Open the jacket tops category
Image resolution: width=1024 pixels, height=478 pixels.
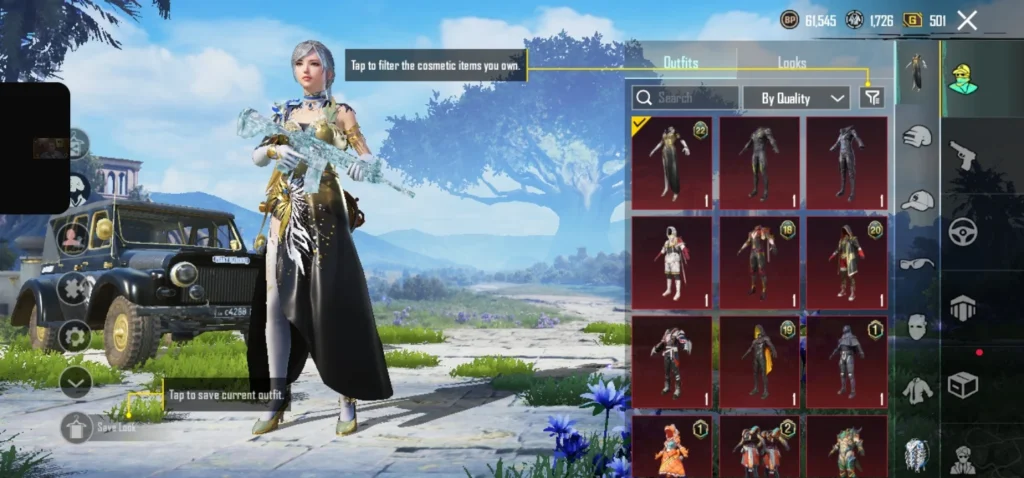pyautogui.click(x=917, y=390)
